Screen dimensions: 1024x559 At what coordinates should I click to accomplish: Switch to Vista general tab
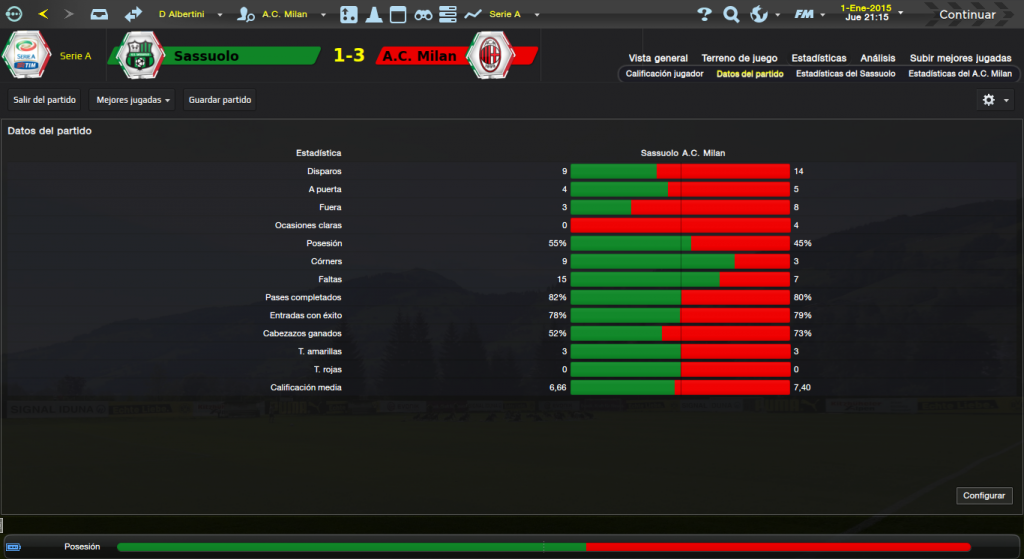point(658,58)
